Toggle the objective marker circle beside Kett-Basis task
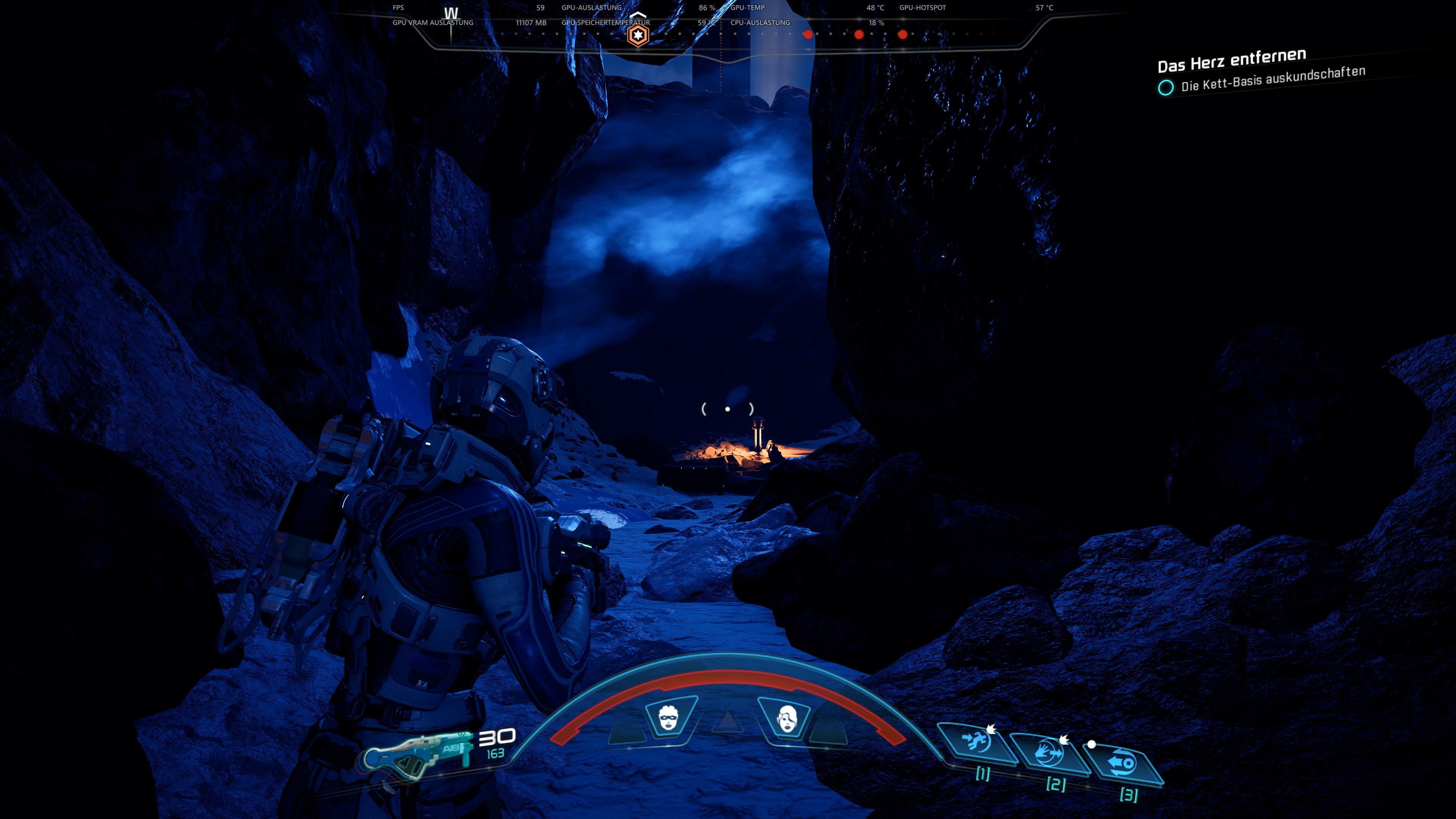1456x819 pixels. coord(1166,88)
